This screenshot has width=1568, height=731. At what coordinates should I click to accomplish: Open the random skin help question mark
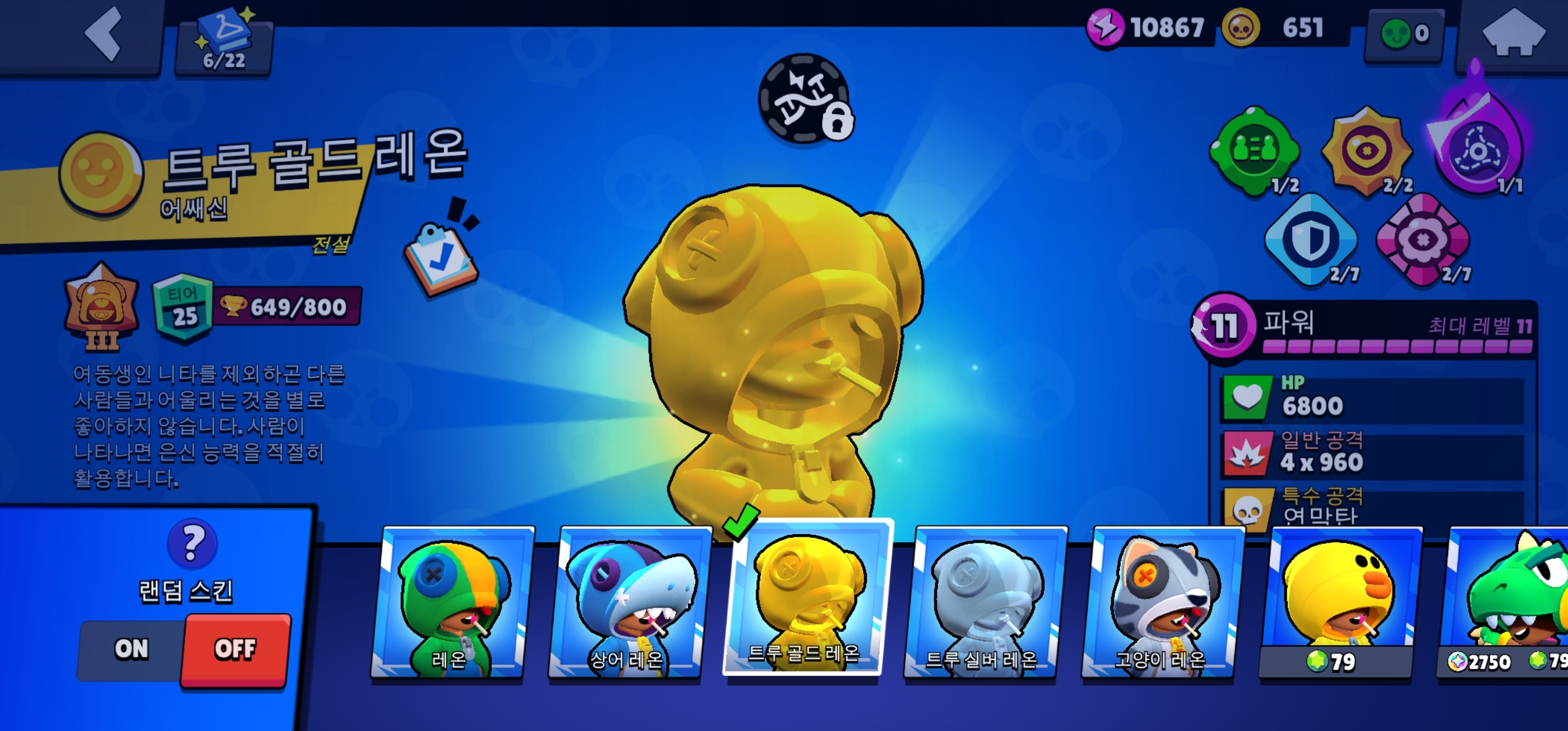pyautogui.click(x=192, y=542)
